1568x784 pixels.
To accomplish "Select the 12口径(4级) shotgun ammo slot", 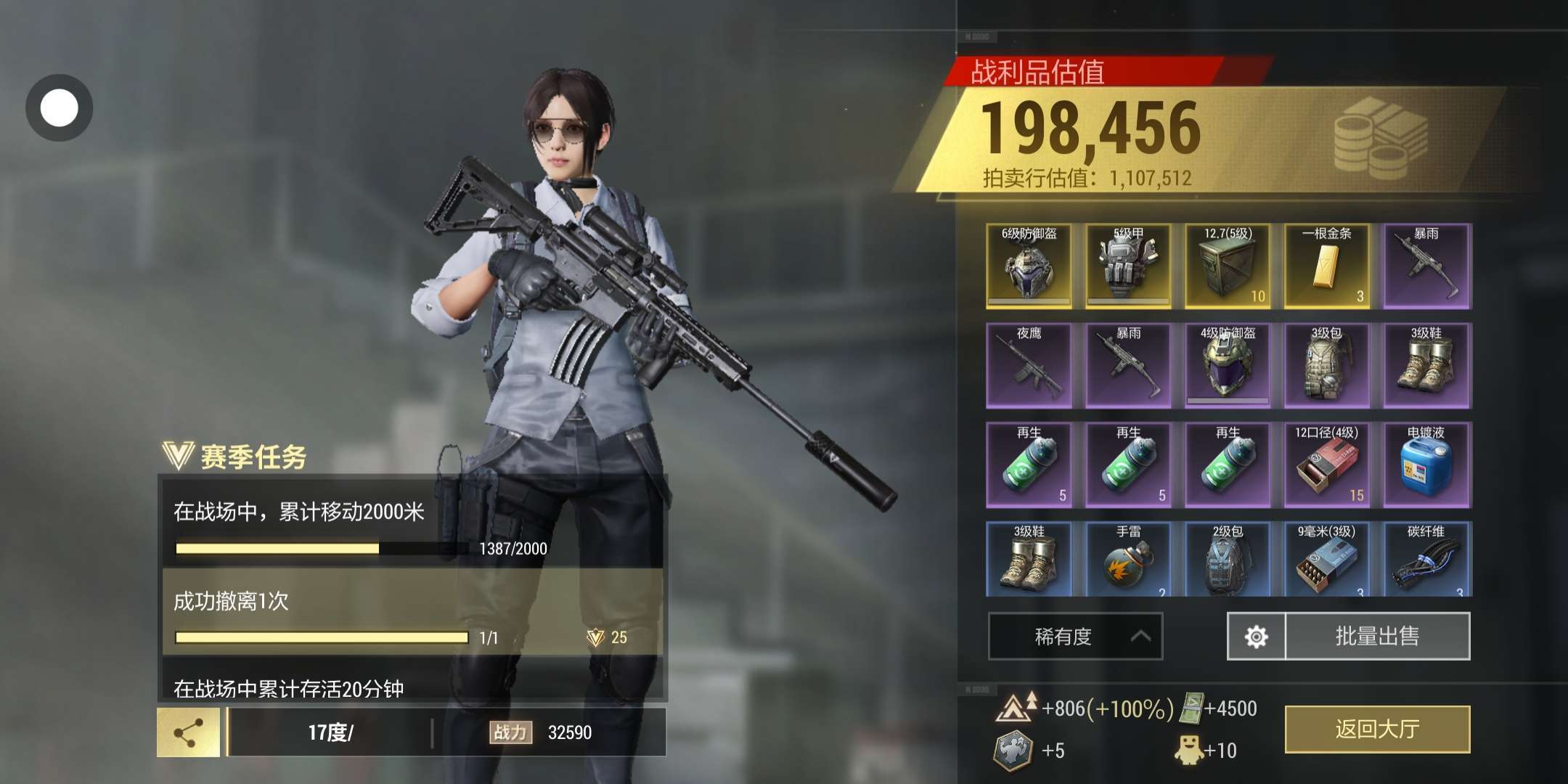I will tap(1327, 465).
